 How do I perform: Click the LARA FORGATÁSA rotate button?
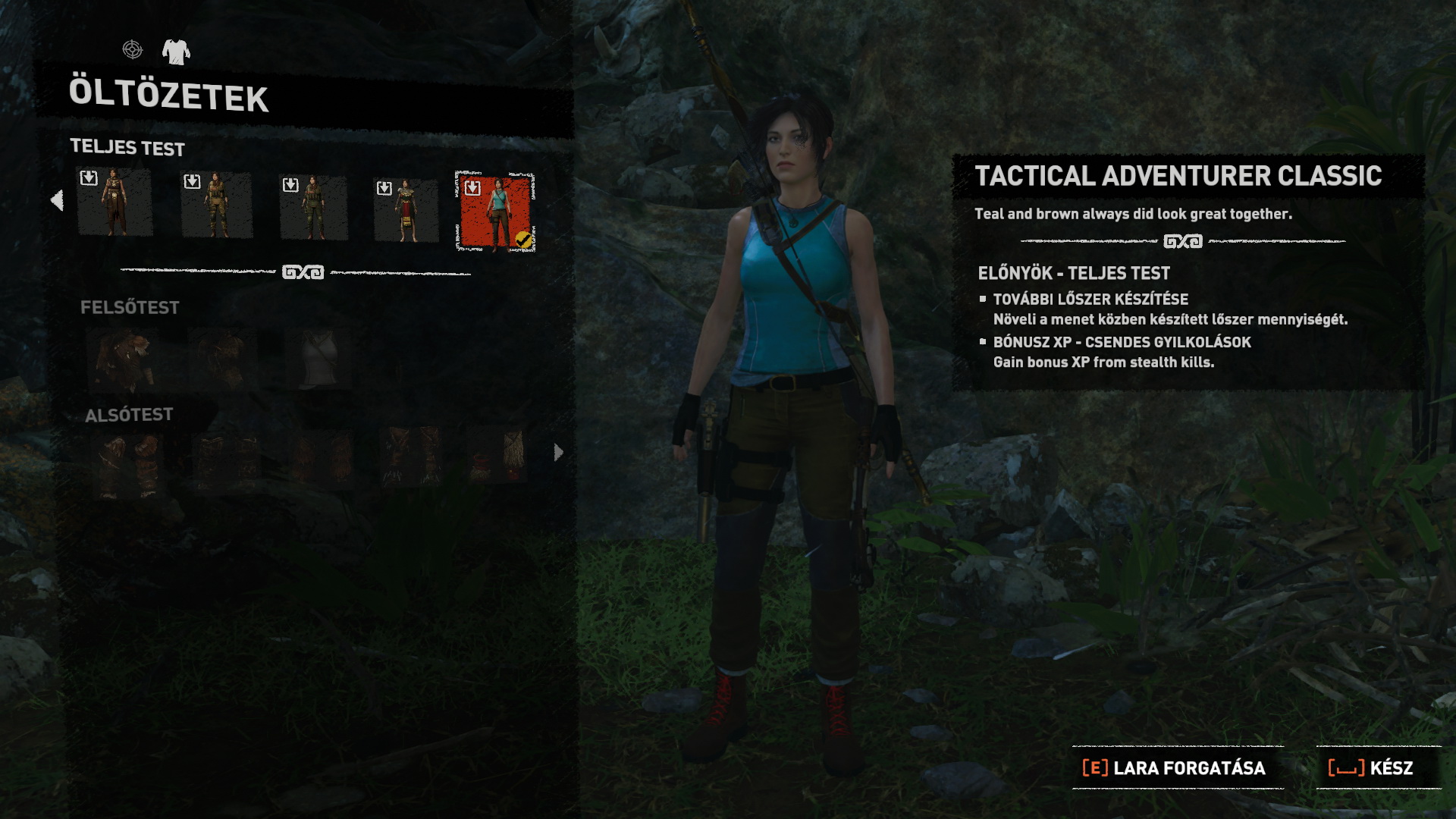click(1175, 768)
